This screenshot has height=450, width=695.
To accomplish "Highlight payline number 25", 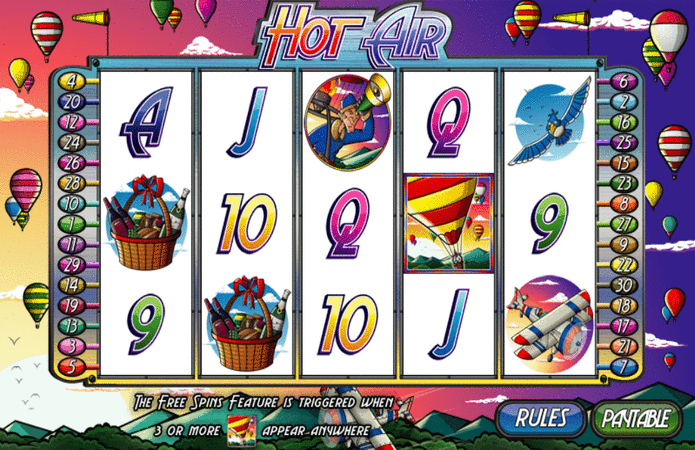I will (623, 142).
